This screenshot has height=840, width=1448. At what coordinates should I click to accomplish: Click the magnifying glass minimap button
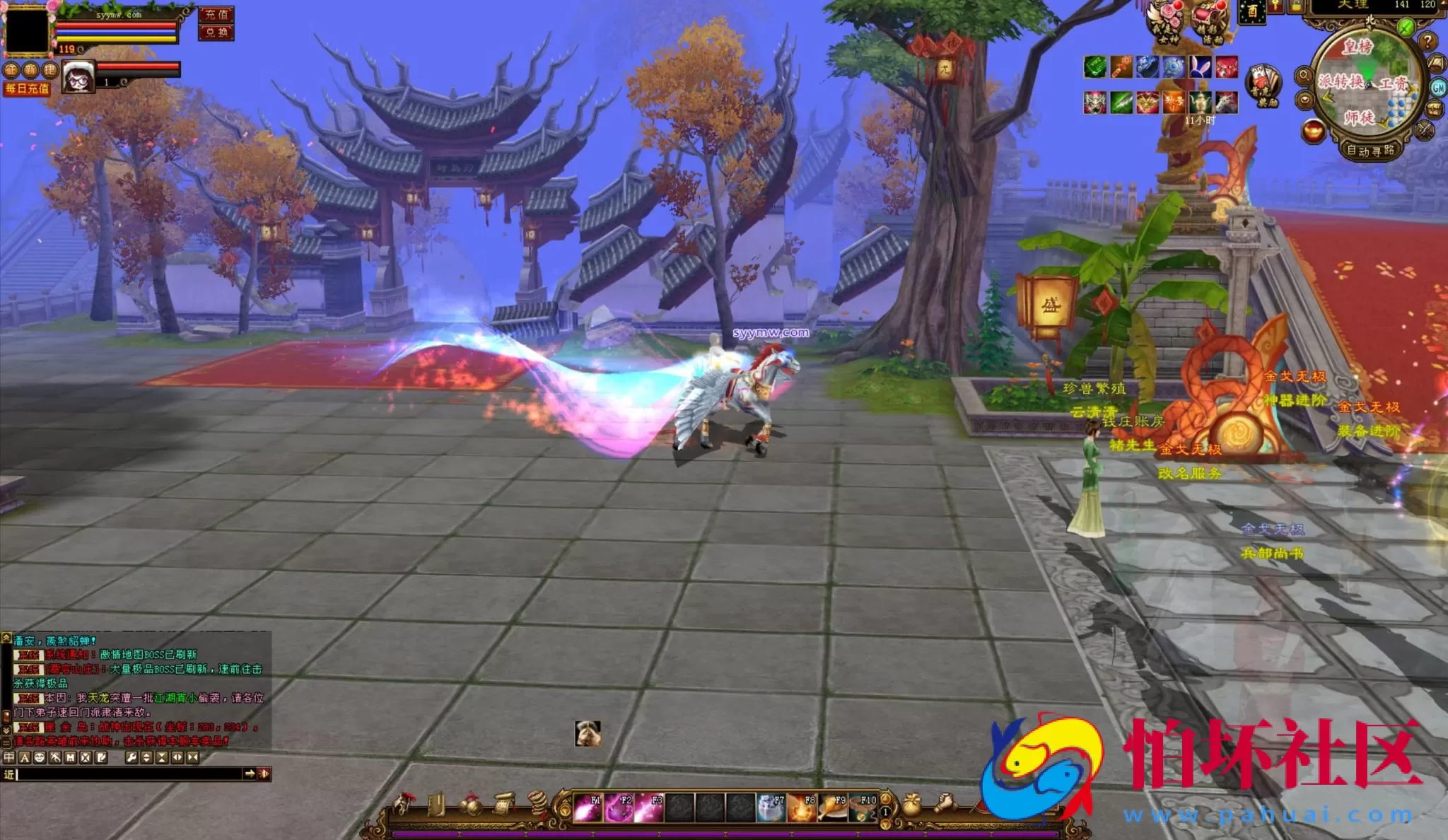[x=1304, y=76]
